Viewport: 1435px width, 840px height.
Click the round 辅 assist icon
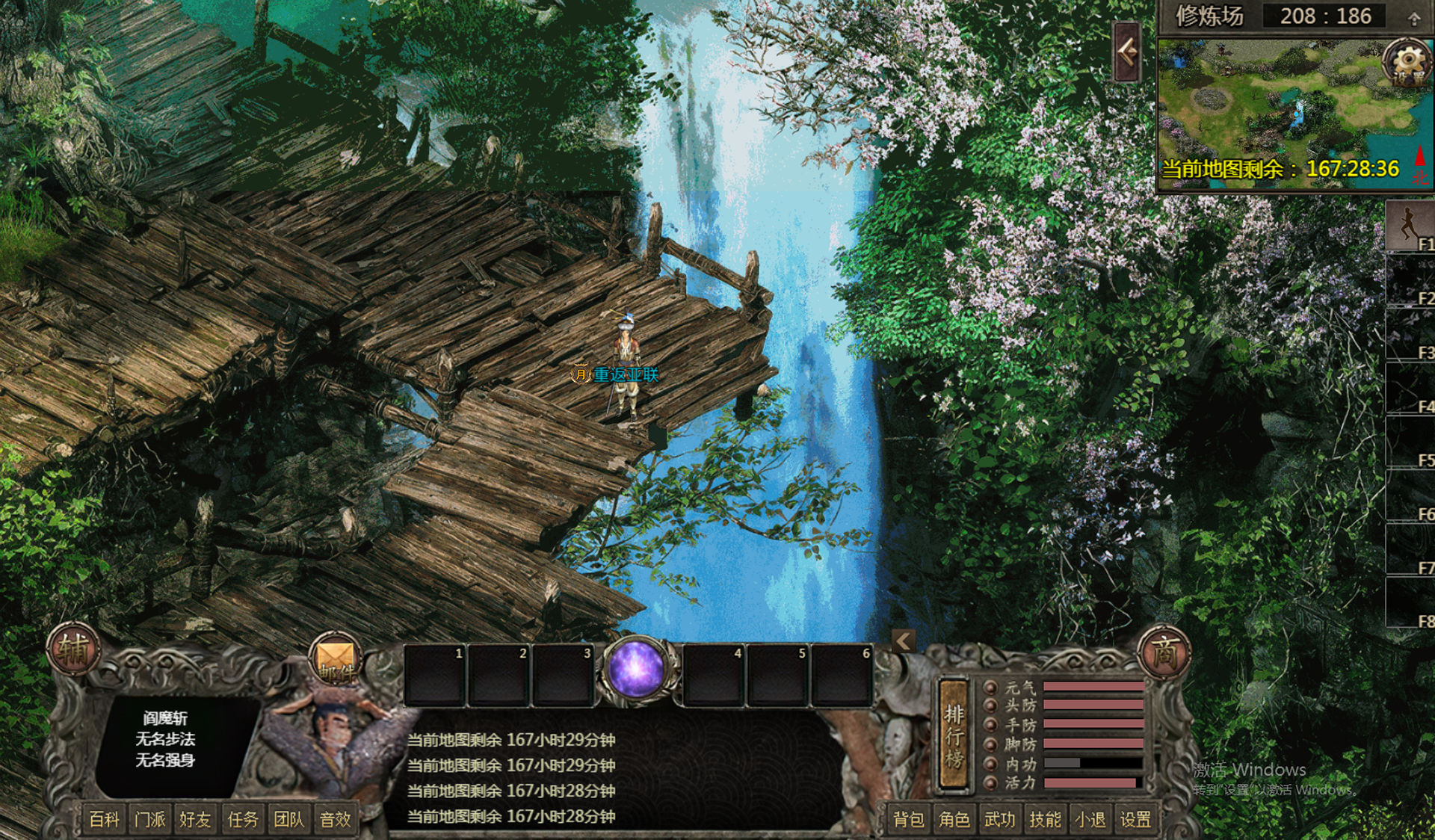coord(73,649)
